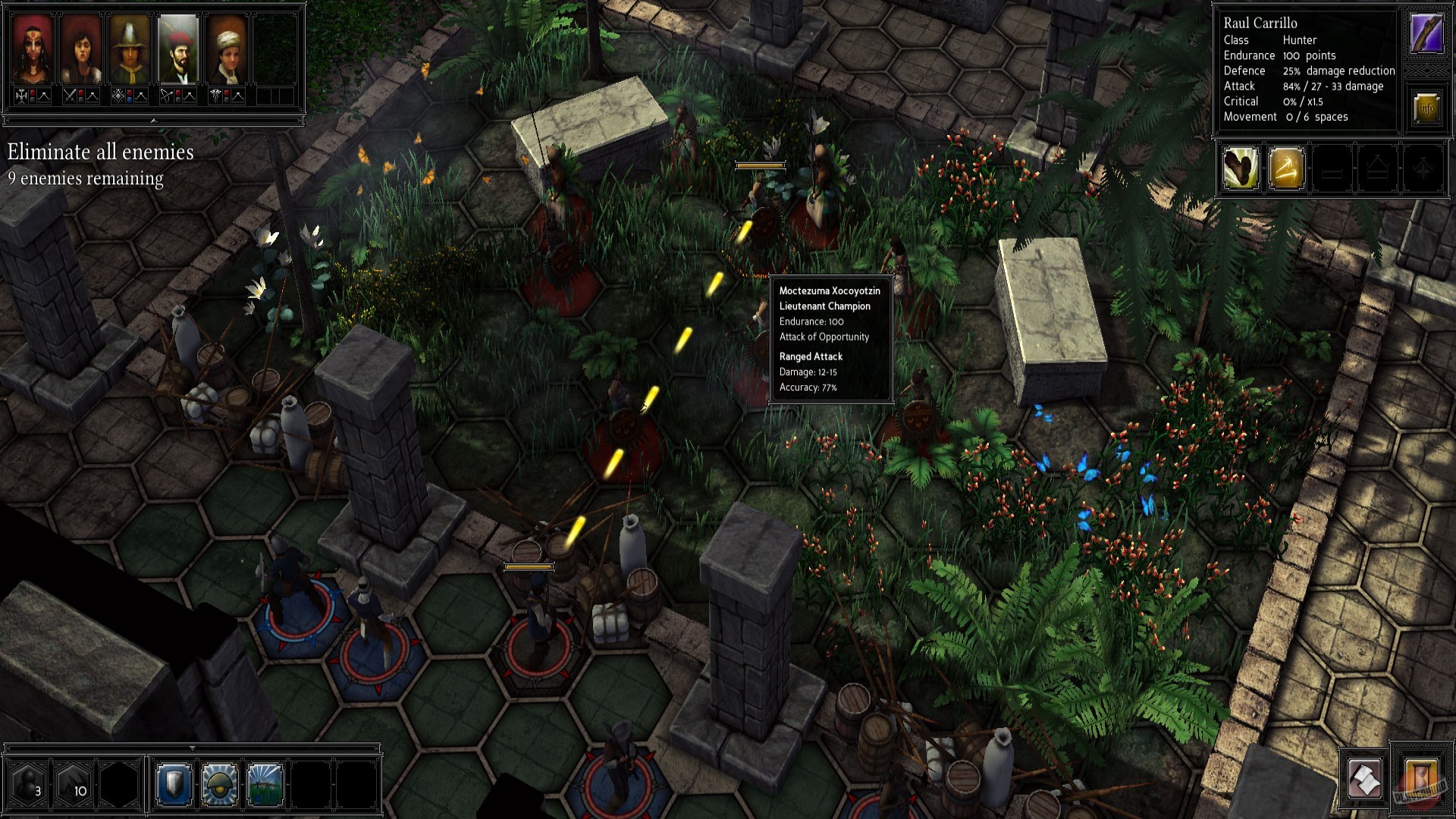The width and height of the screenshot is (1456, 819).
Task: Click the Eliminate all enemies objective text
Action: (x=99, y=153)
